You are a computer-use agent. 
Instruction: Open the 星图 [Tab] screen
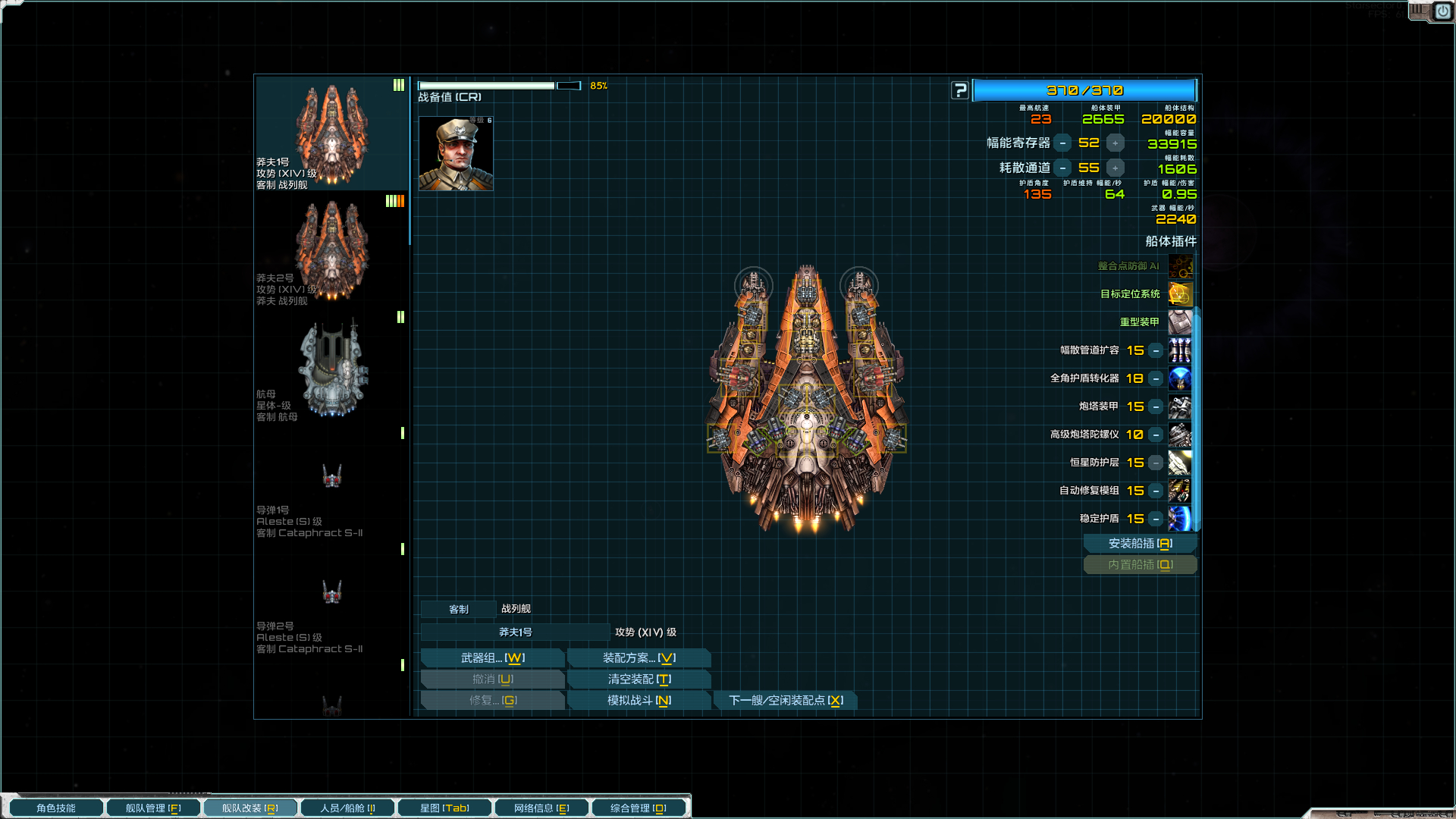444,807
